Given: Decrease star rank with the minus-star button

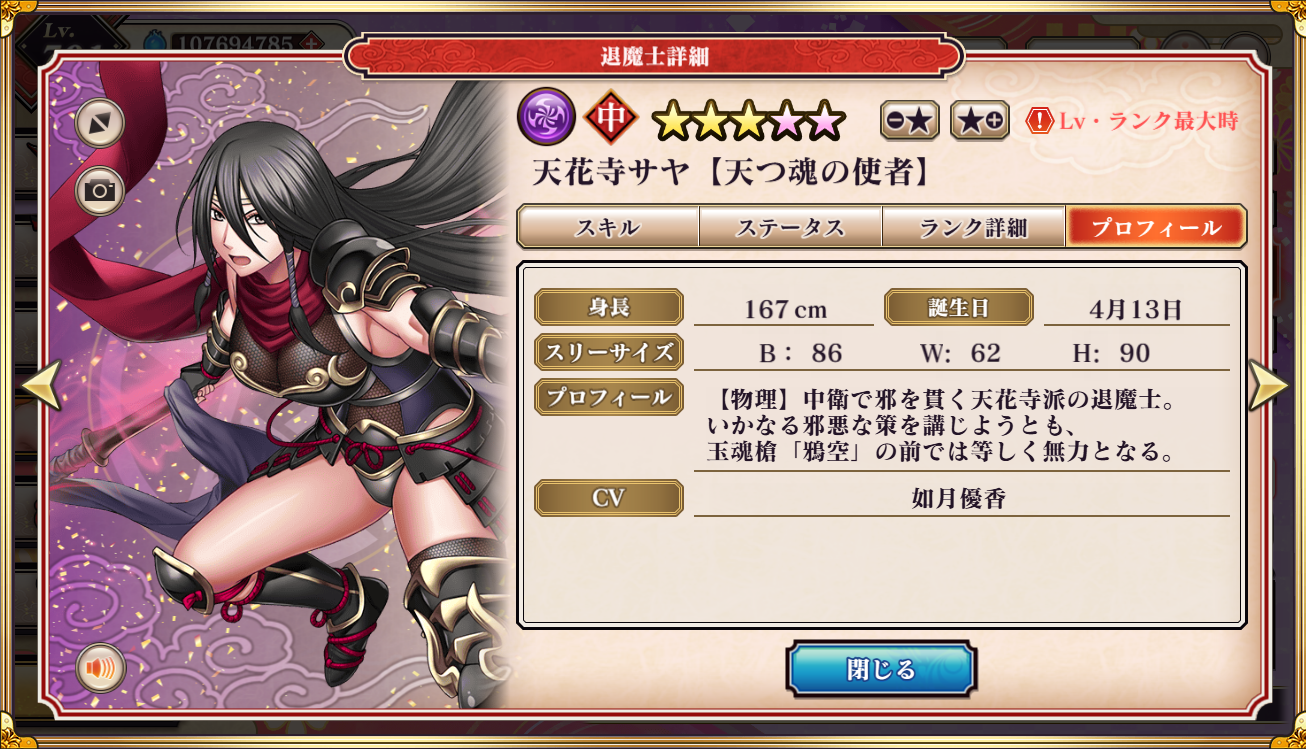Looking at the screenshot, I should click(909, 121).
